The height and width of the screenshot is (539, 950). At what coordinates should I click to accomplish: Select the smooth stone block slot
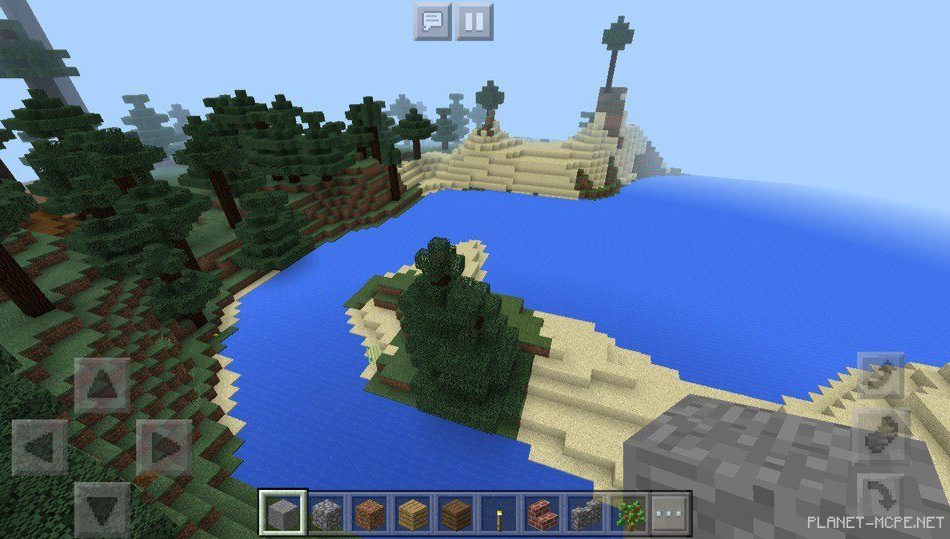pyautogui.click(x=284, y=514)
